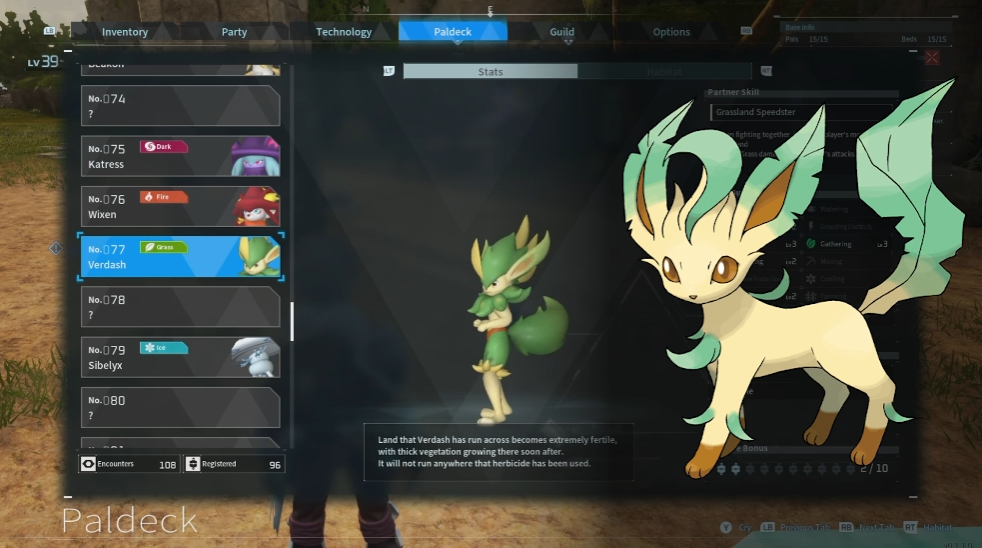Viewport: 982px width, 548px height.
Task: Switch to the Party tab
Action: (234, 32)
